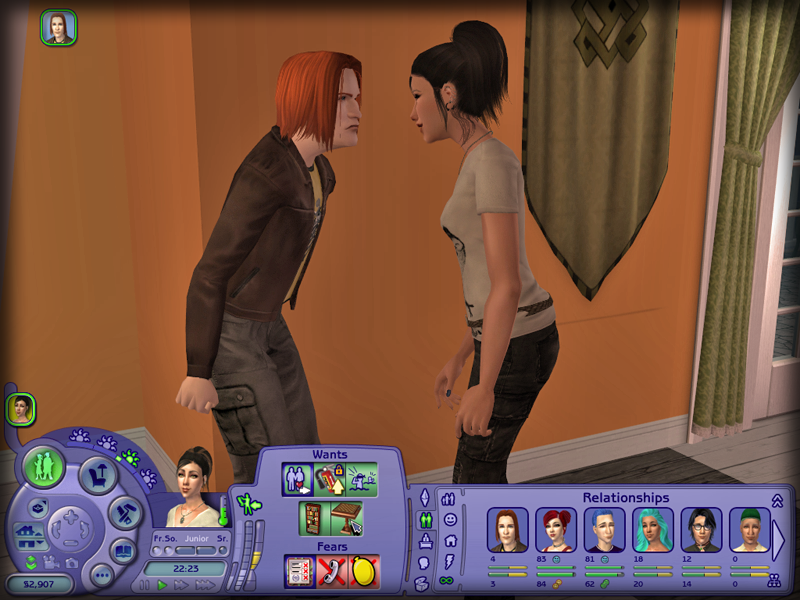Select the yellow balloon fear icon
Screen dimensions: 800x600
364,572
